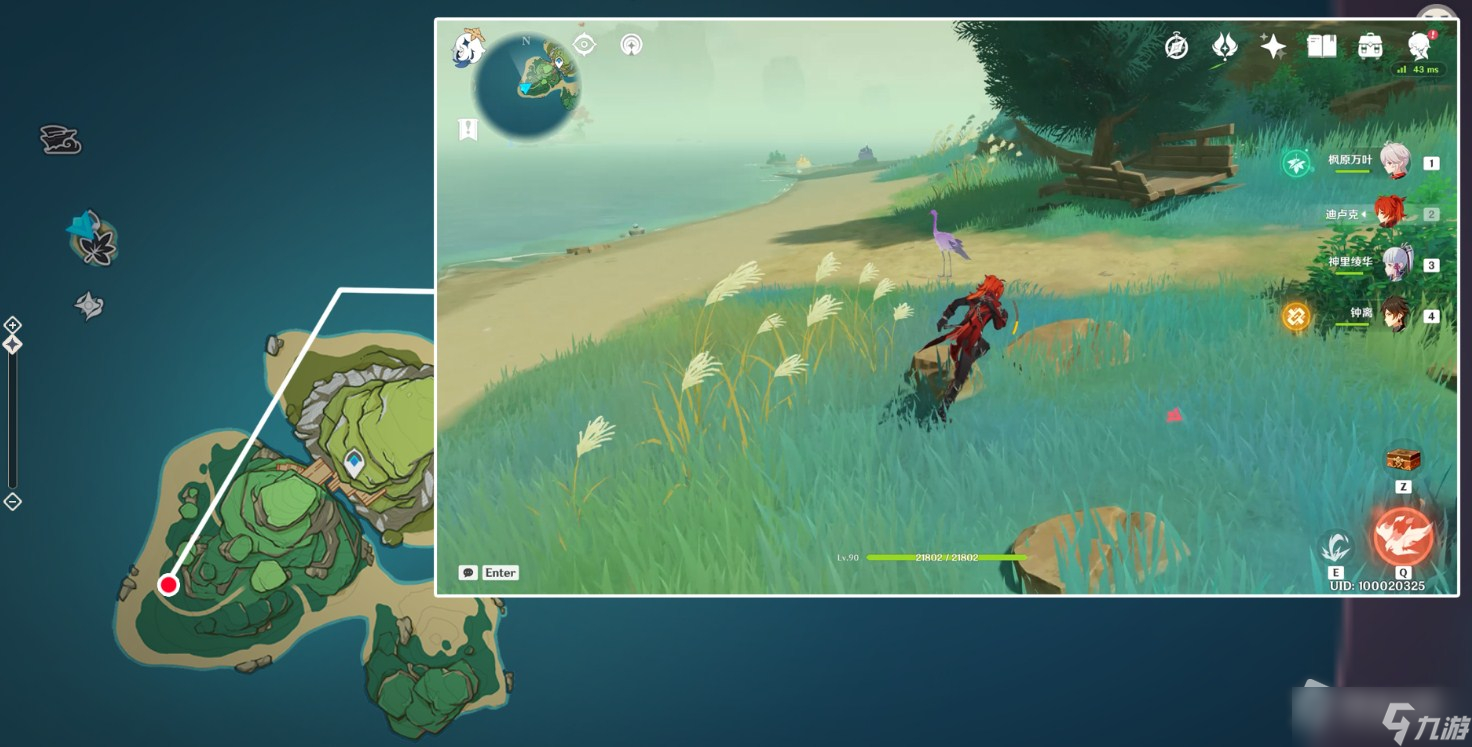The image size is (1472, 747).
Task: Use the treasure chest gadget
Action: pos(1403,460)
